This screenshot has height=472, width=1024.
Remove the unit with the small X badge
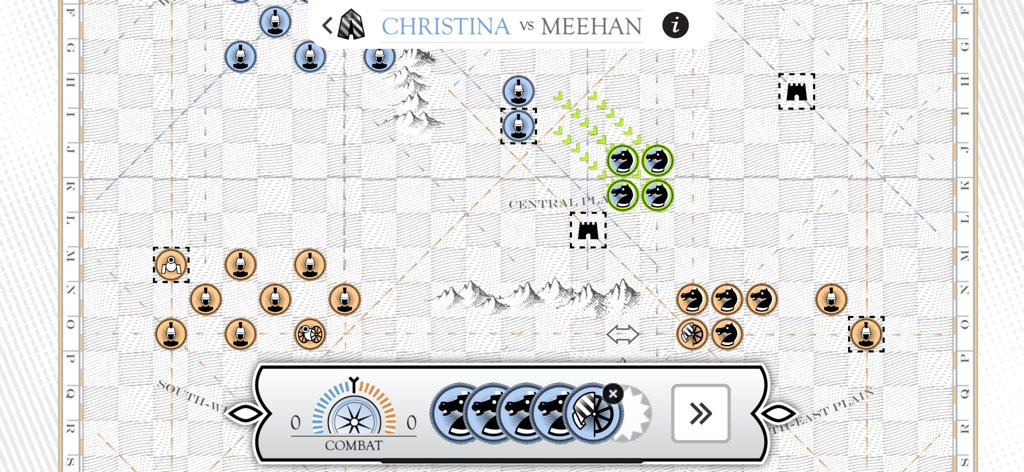613,394
